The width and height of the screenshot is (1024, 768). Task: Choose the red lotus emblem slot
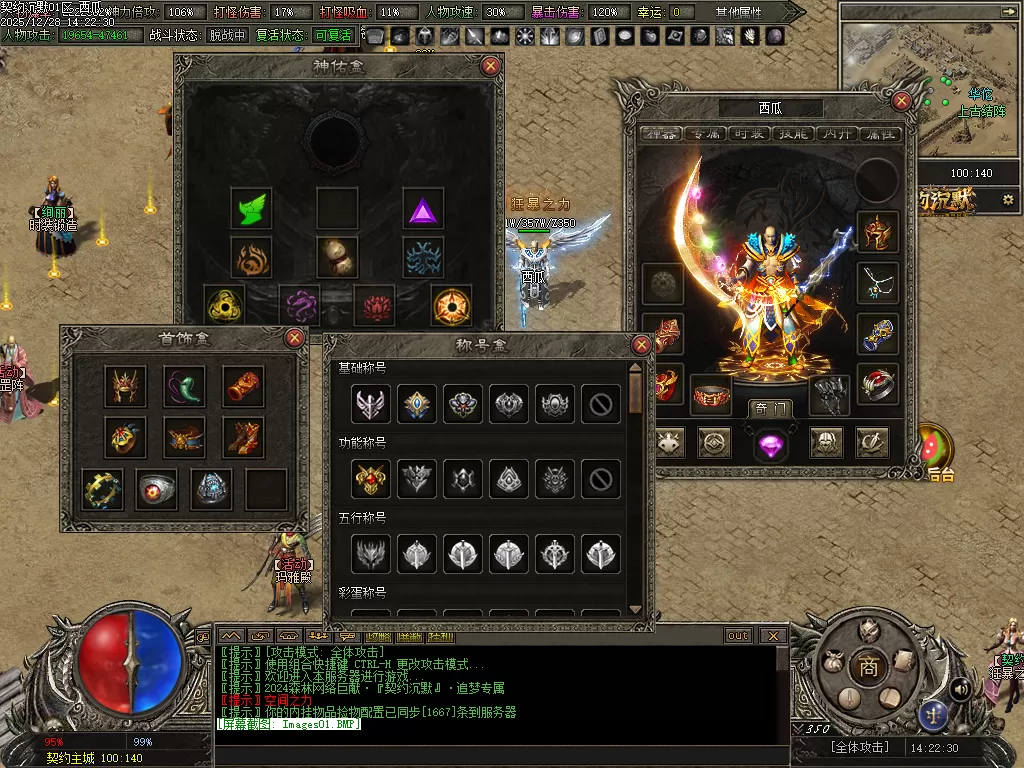click(376, 305)
